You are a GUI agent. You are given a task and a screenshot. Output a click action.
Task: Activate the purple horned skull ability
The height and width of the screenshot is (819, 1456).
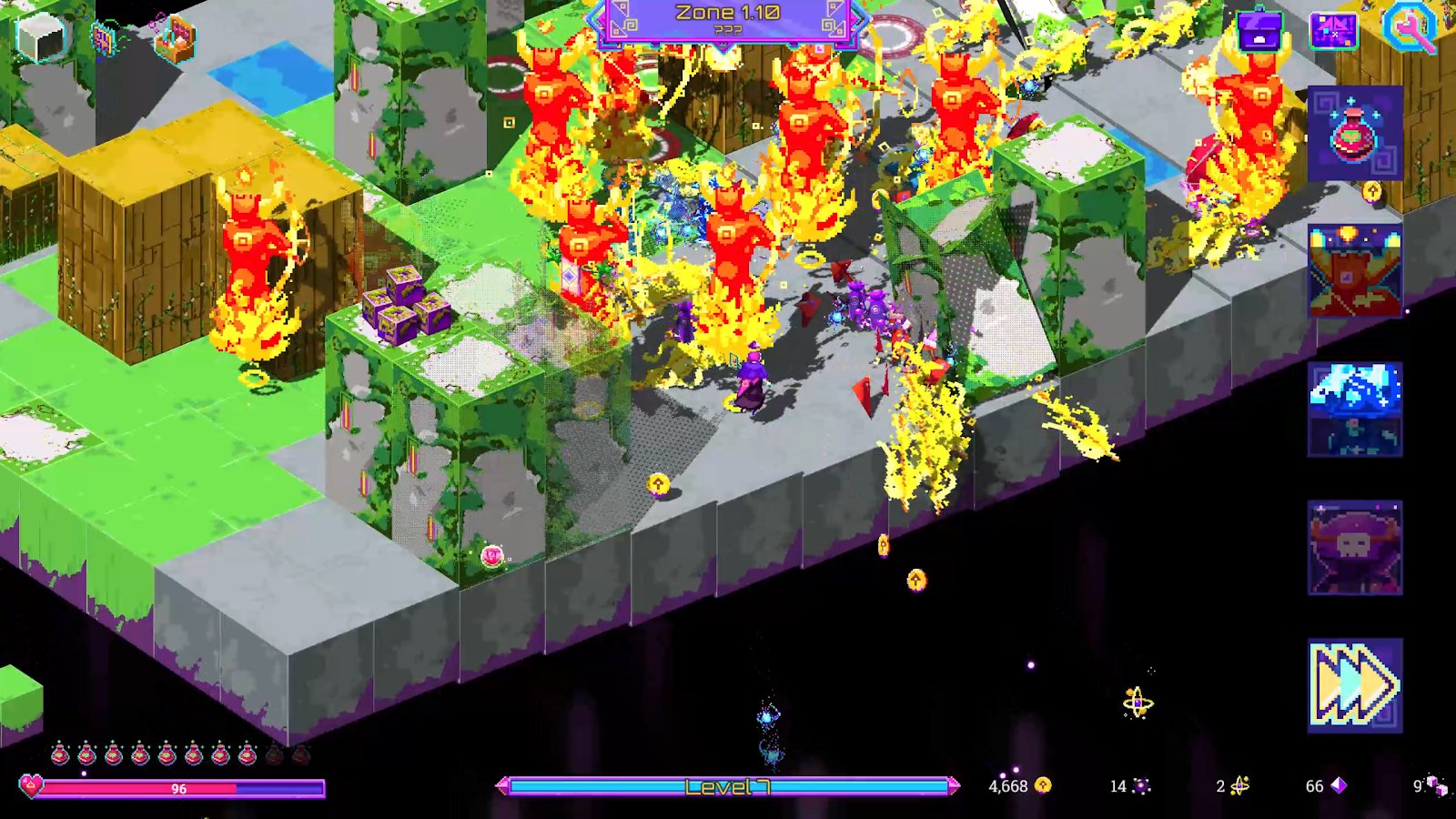[x=1354, y=548]
